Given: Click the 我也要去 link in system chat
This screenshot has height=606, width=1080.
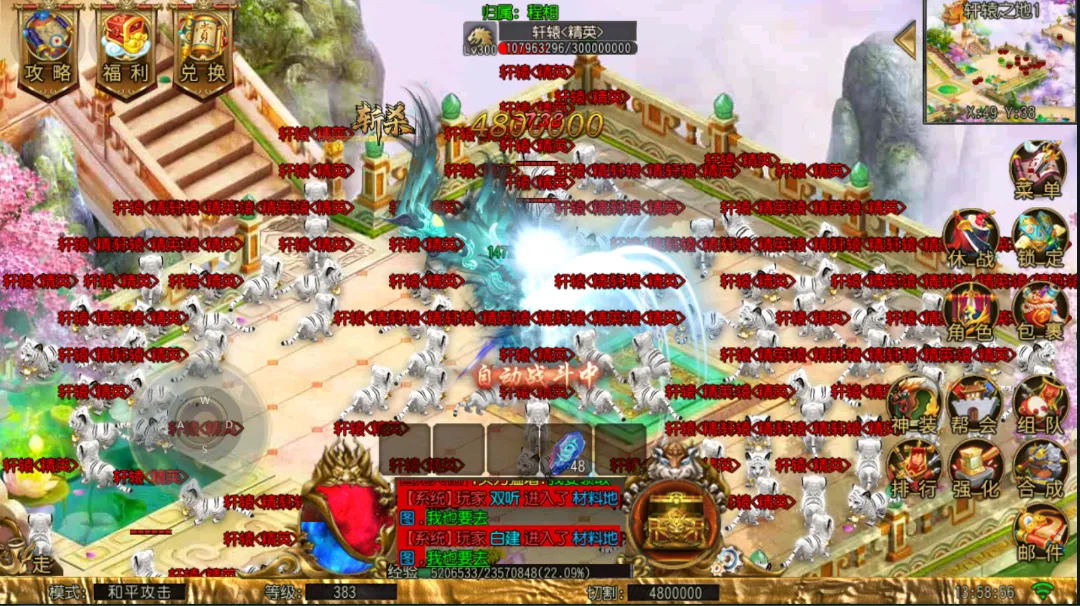Looking at the screenshot, I should [457, 518].
